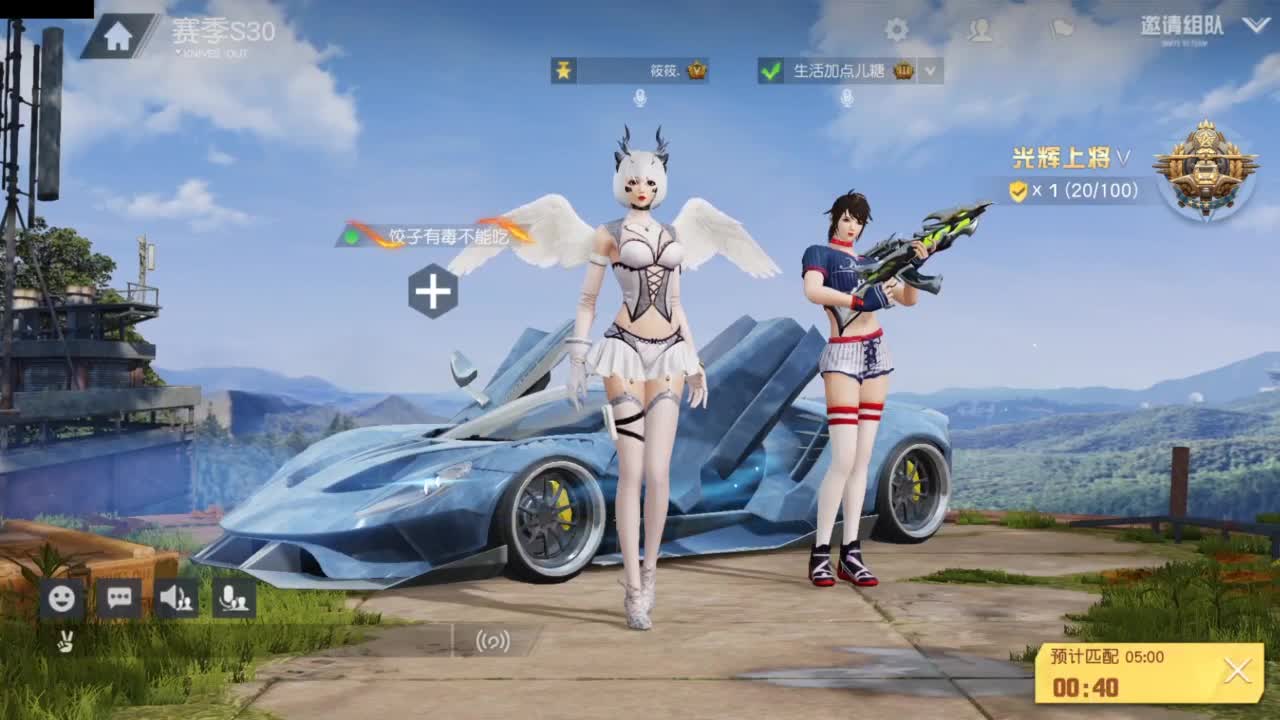Open dropdown arrow beside 生活加点儿糖
Viewport: 1280px width, 720px height.
(x=931, y=71)
